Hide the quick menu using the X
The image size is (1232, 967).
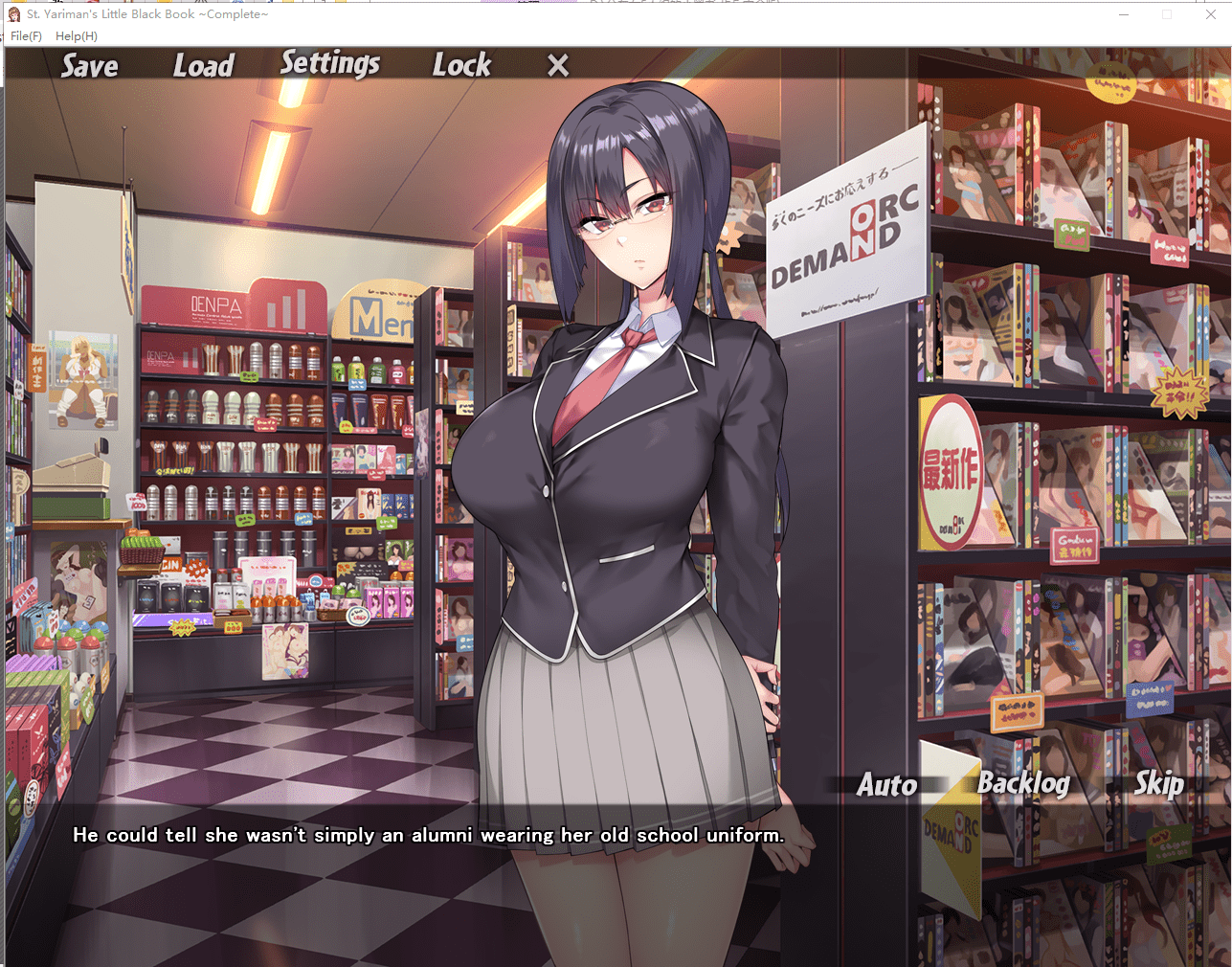[x=557, y=65]
